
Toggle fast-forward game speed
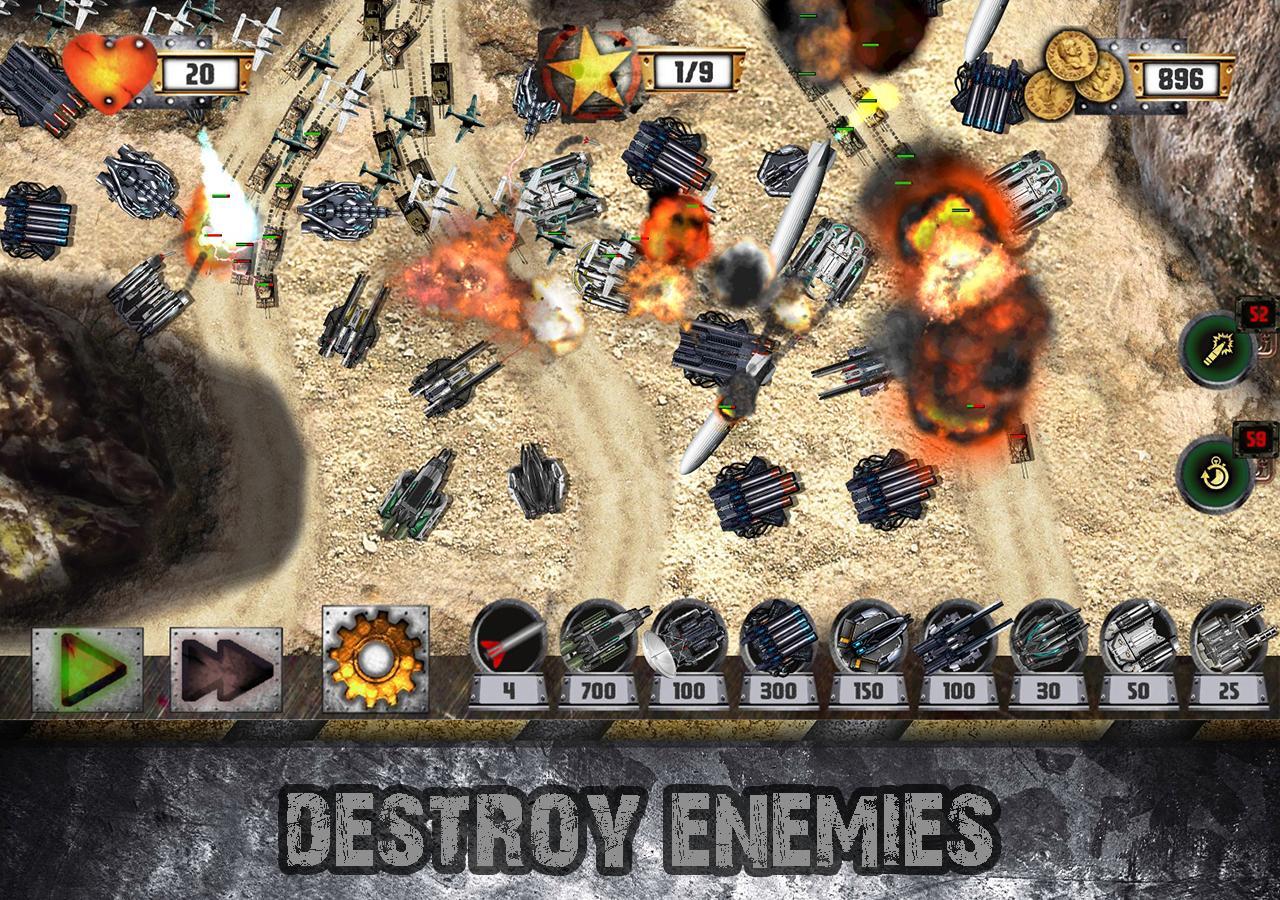(x=224, y=666)
